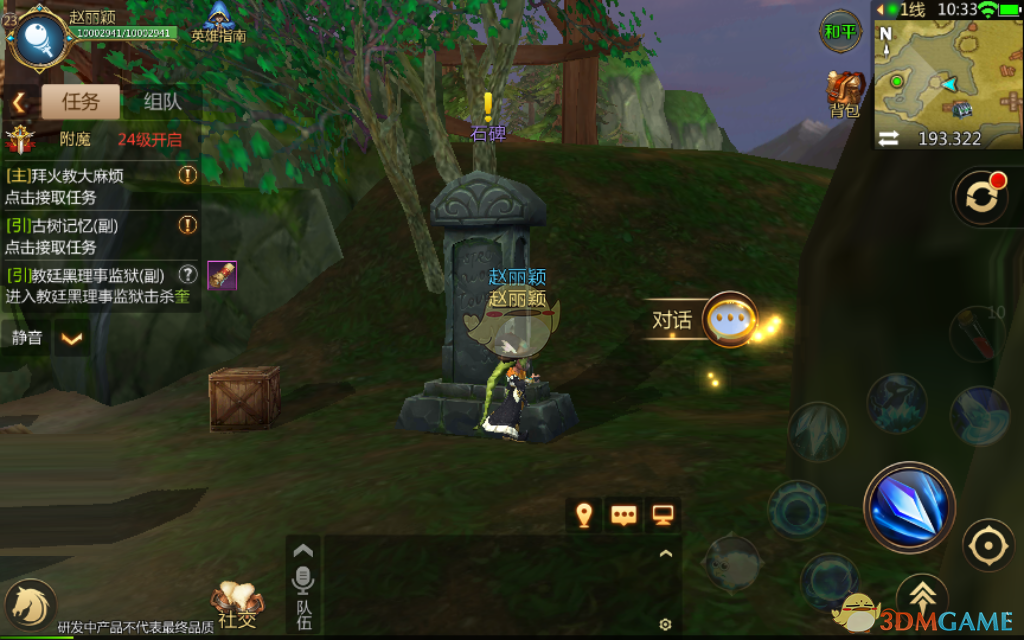Open the 社交 social menu
1024x640 pixels.
click(237, 605)
